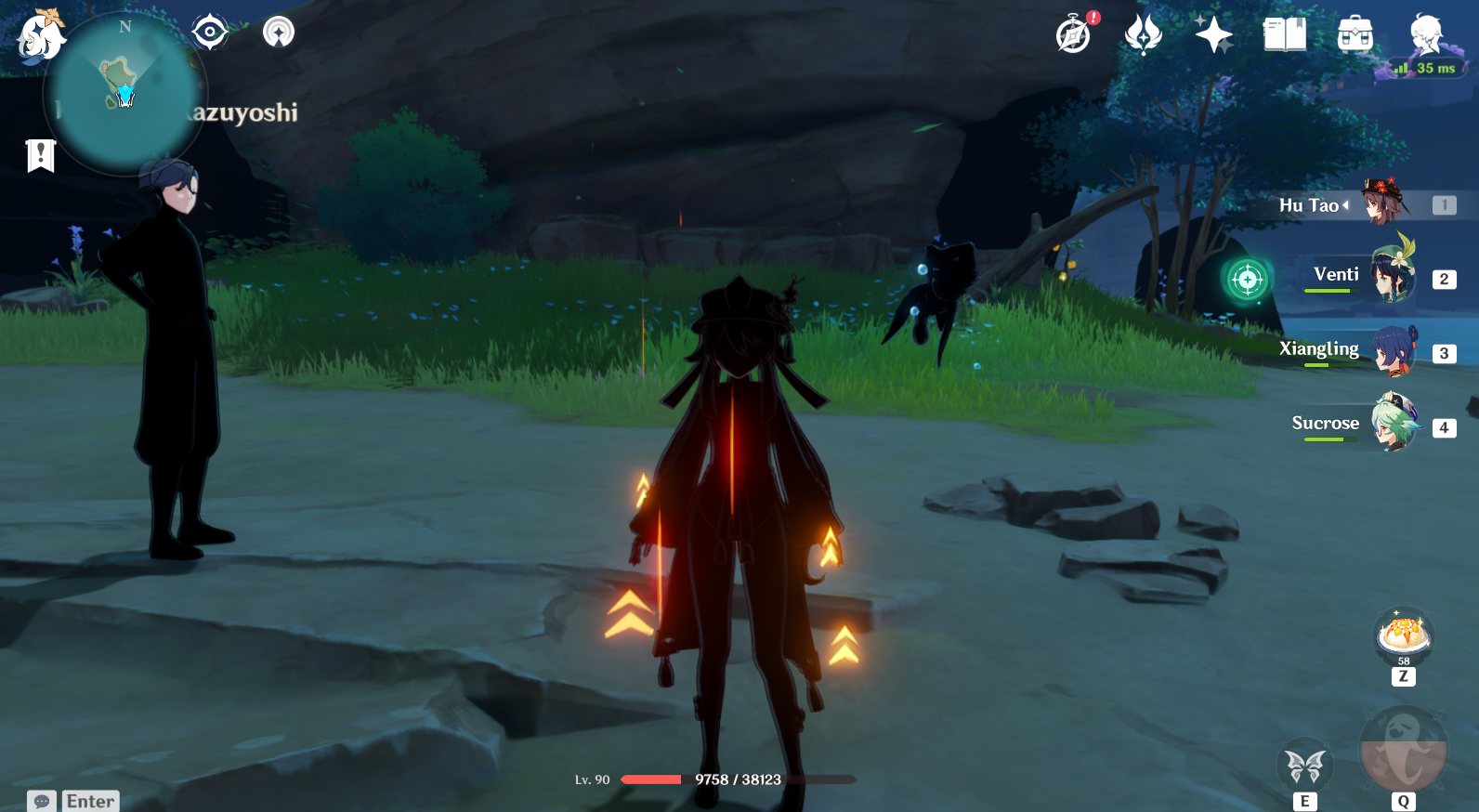This screenshot has width=1479, height=812.
Task: Cast Hu Tao's Elemental Skill butterfly icon
Action: 1306,764
